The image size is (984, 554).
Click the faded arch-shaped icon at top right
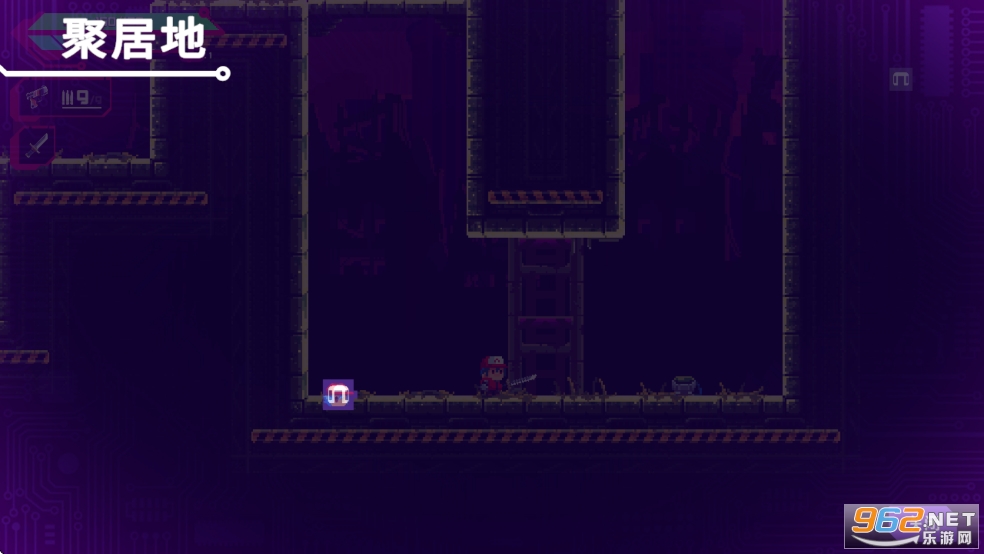point(901,79)
